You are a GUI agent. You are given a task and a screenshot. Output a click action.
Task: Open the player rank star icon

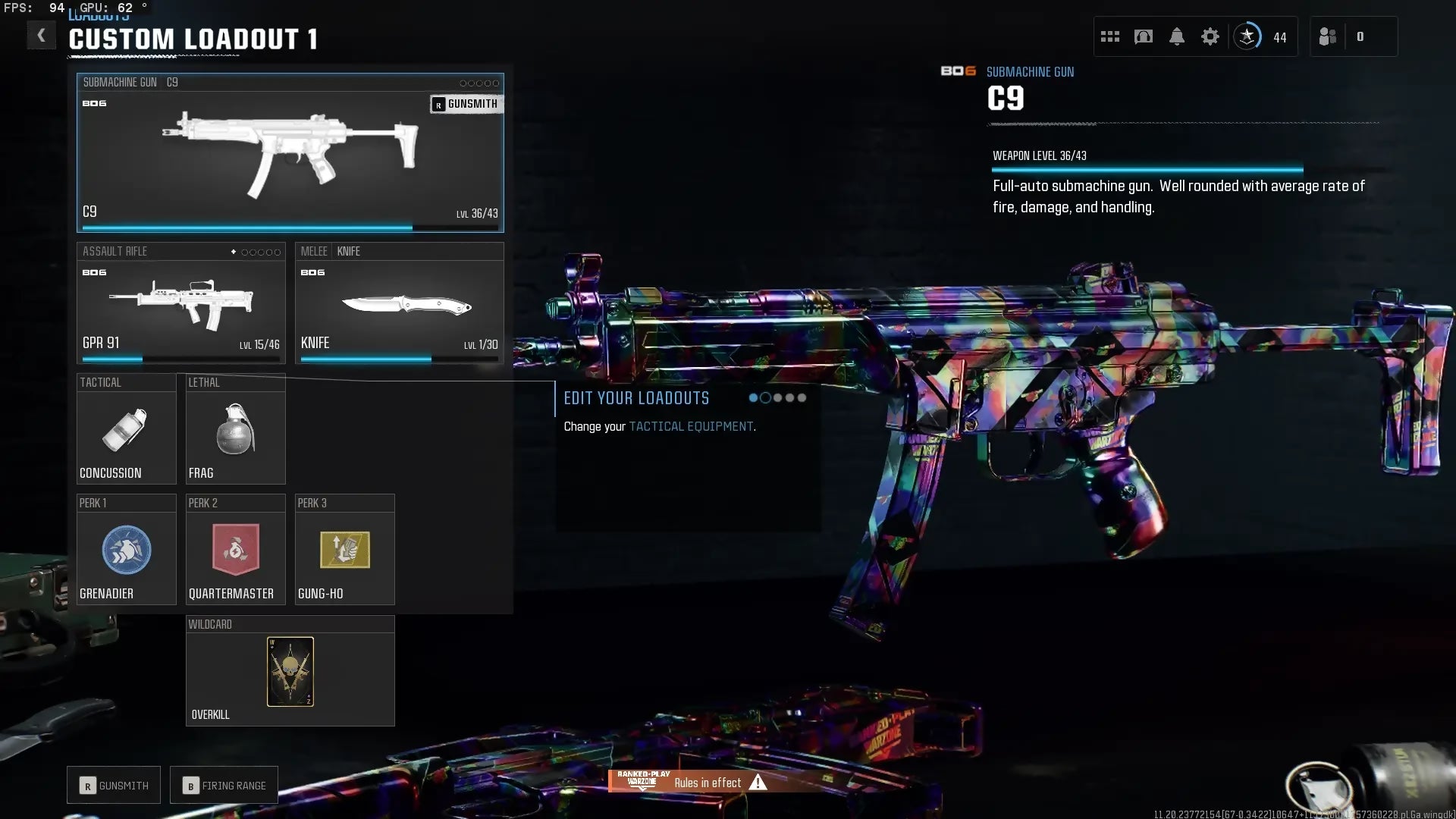1247,36
